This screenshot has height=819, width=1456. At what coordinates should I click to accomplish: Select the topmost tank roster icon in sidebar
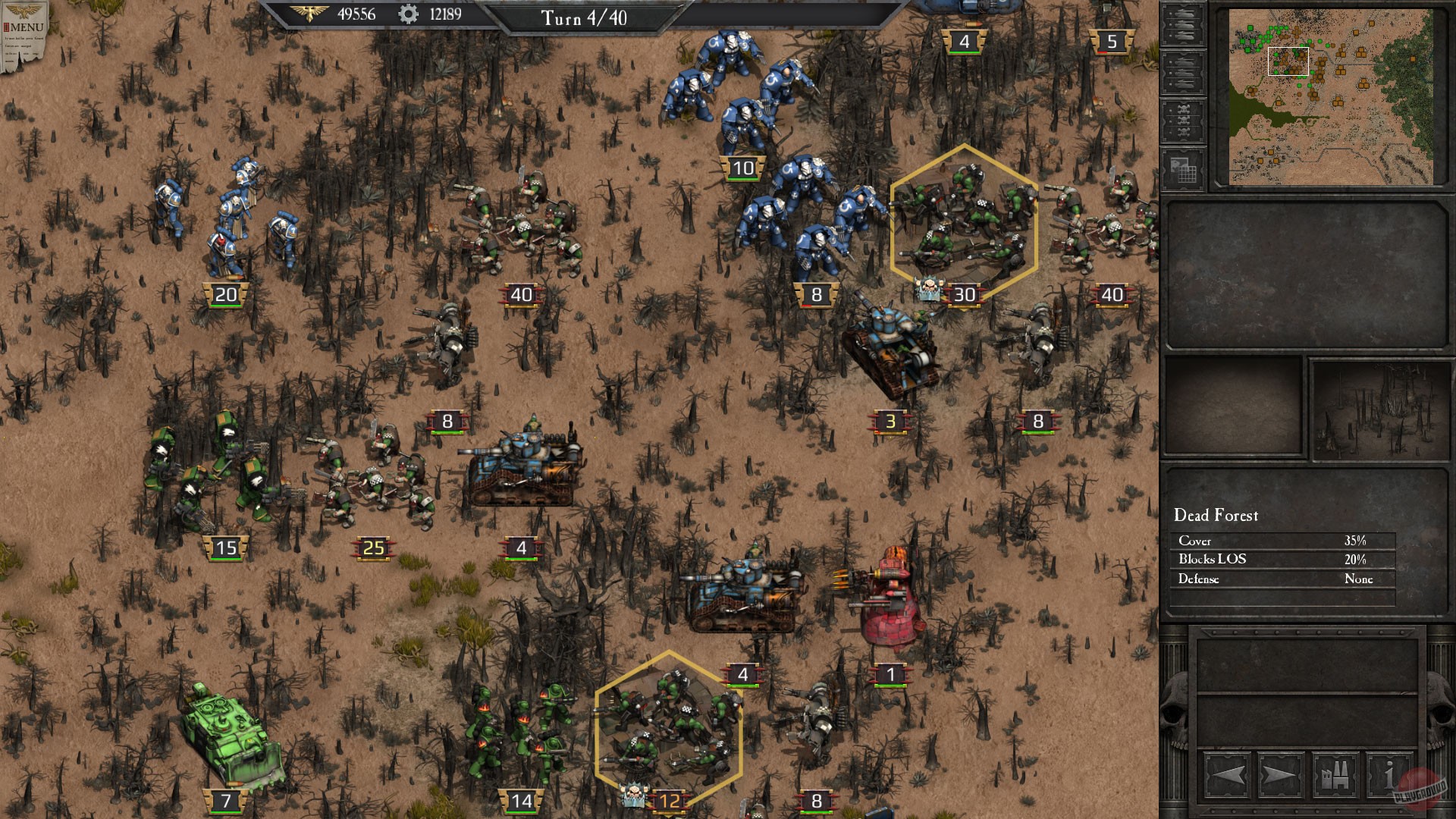tap(1181, 24)
